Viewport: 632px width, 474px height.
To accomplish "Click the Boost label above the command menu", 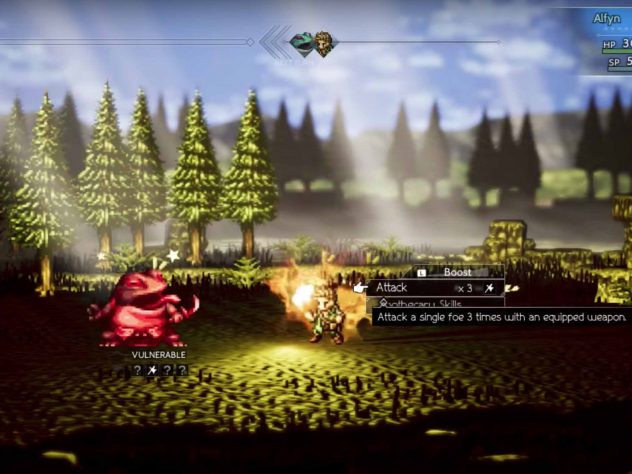I will click(x=457, y=272).
